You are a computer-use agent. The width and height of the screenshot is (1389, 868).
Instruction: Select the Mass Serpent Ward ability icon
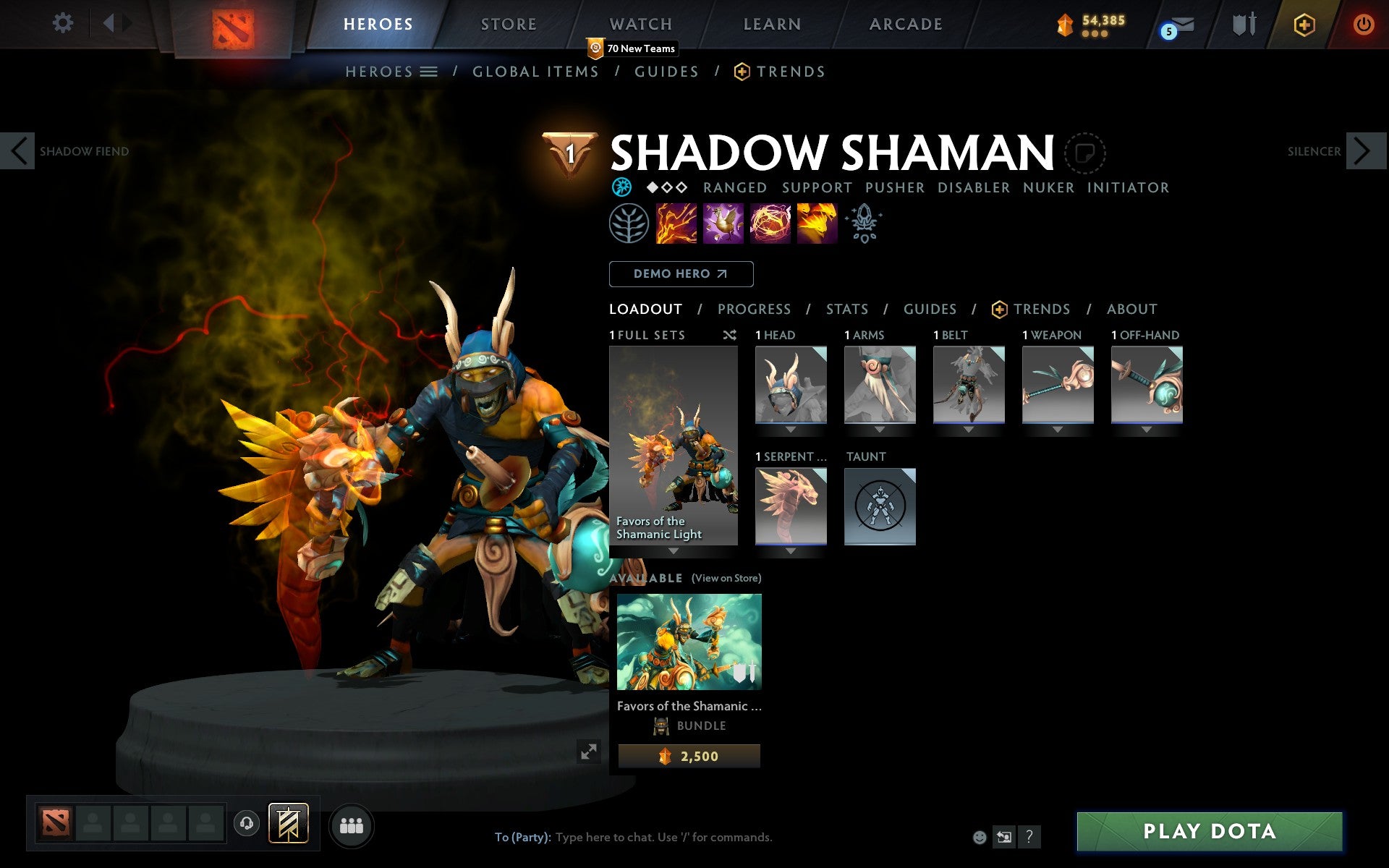click(817, 224)
